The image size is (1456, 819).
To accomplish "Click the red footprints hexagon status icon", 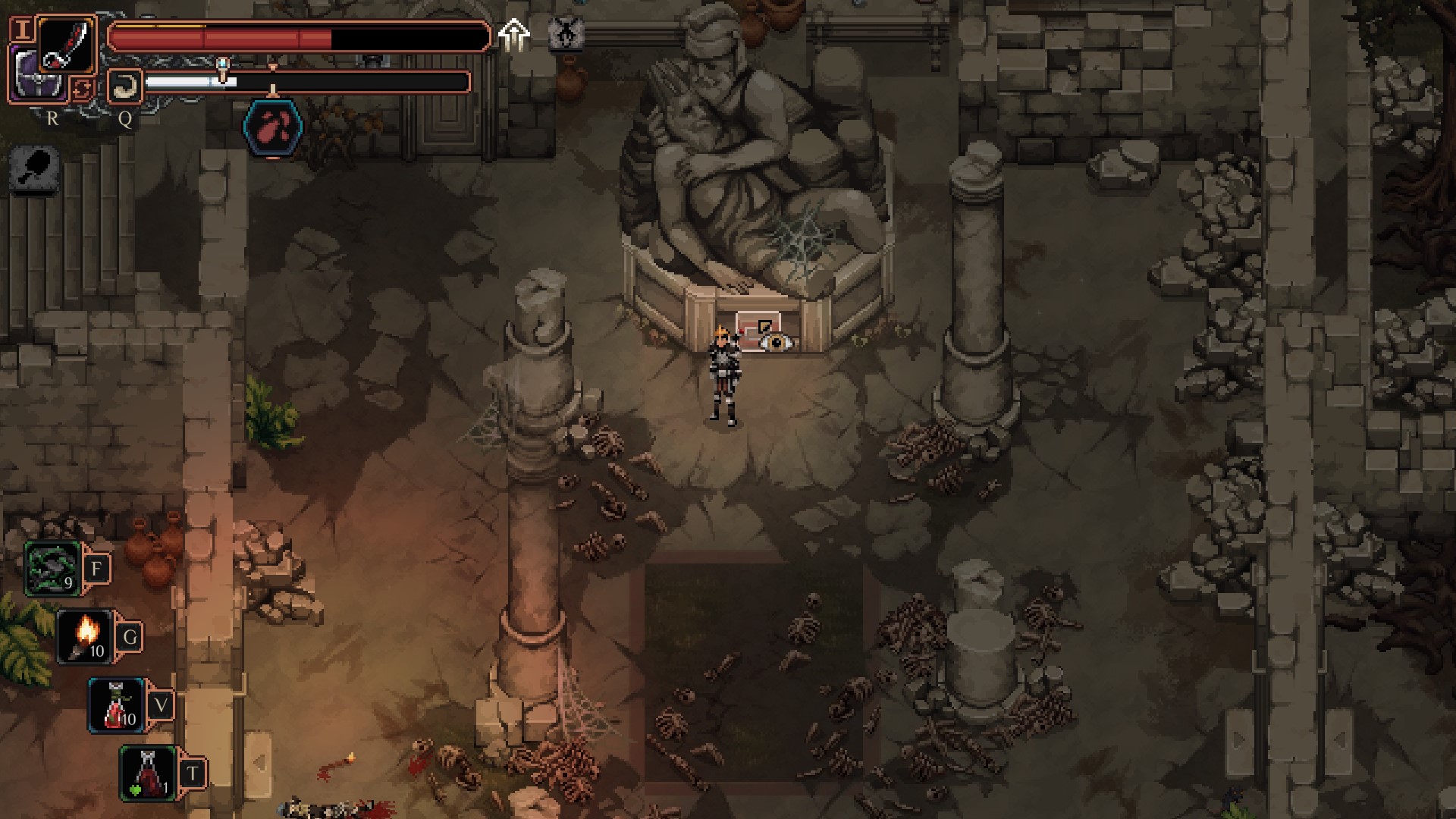I will click(273, 127).
